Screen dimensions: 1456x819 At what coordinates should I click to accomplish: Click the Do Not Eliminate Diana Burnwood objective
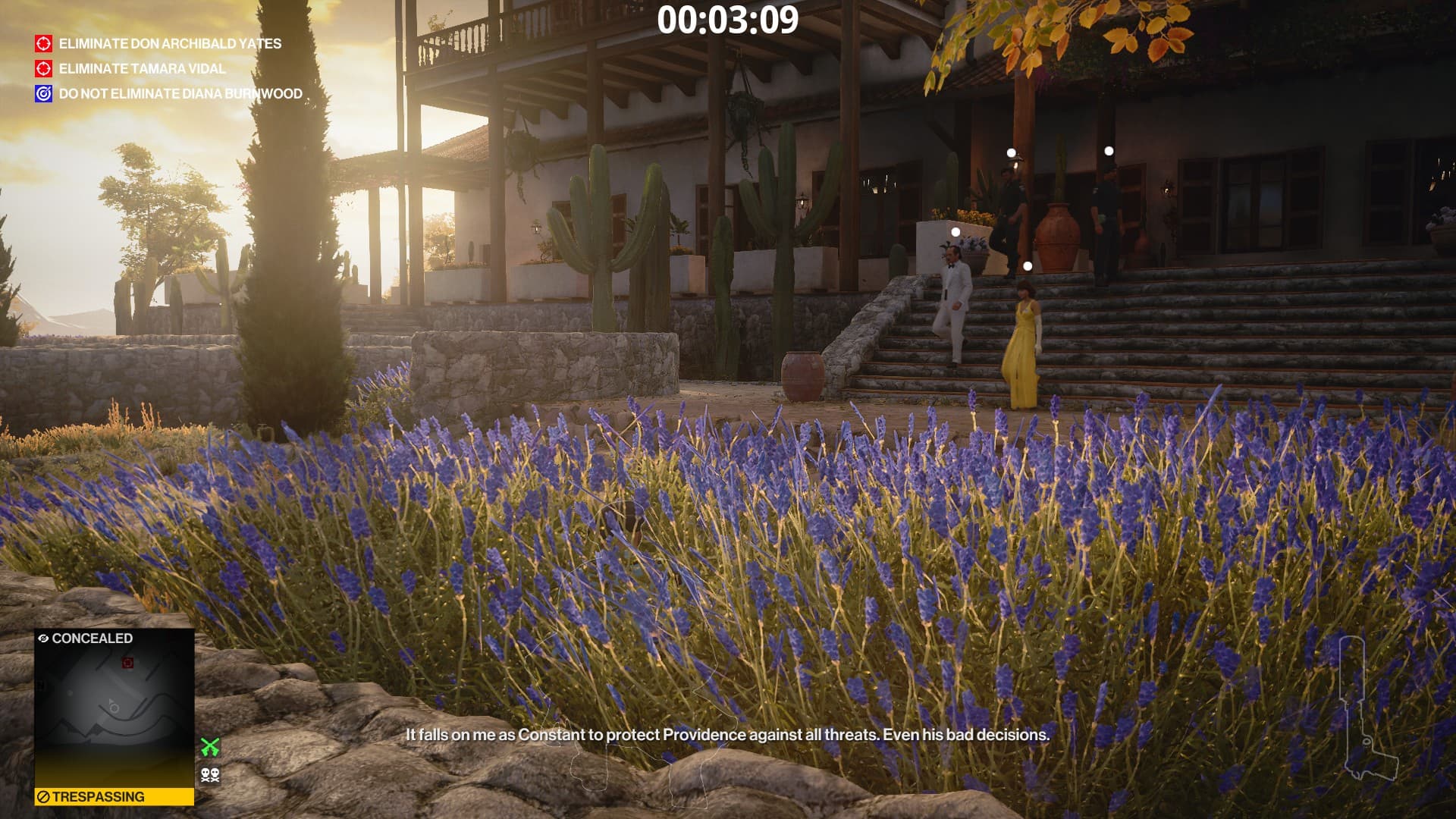pyautogui.click(x=180, y=94)
